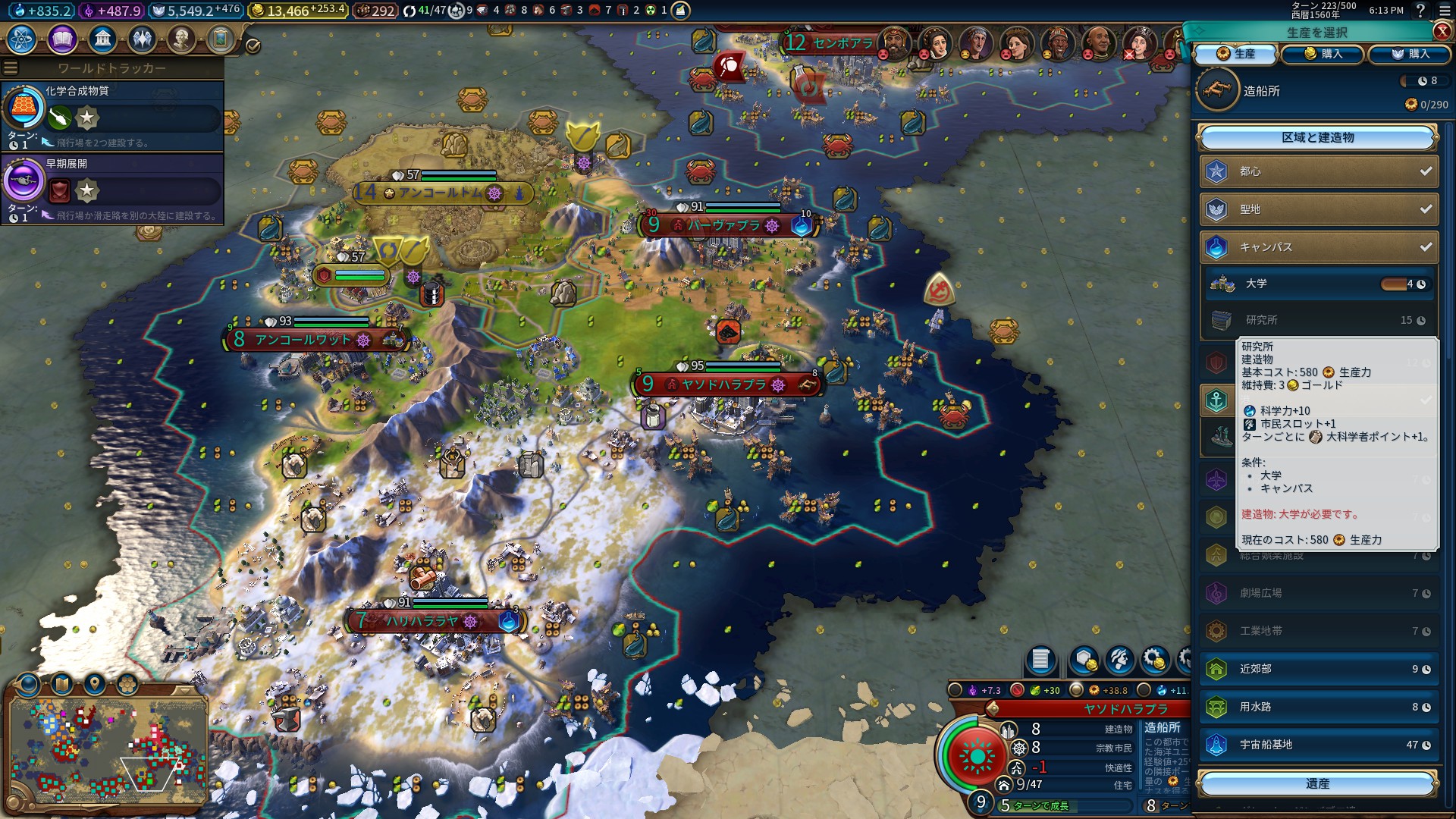Choose the 近郊部 district for production
The height and width of the screenshot is (819, 1456).
click(x=1319, y=669)
